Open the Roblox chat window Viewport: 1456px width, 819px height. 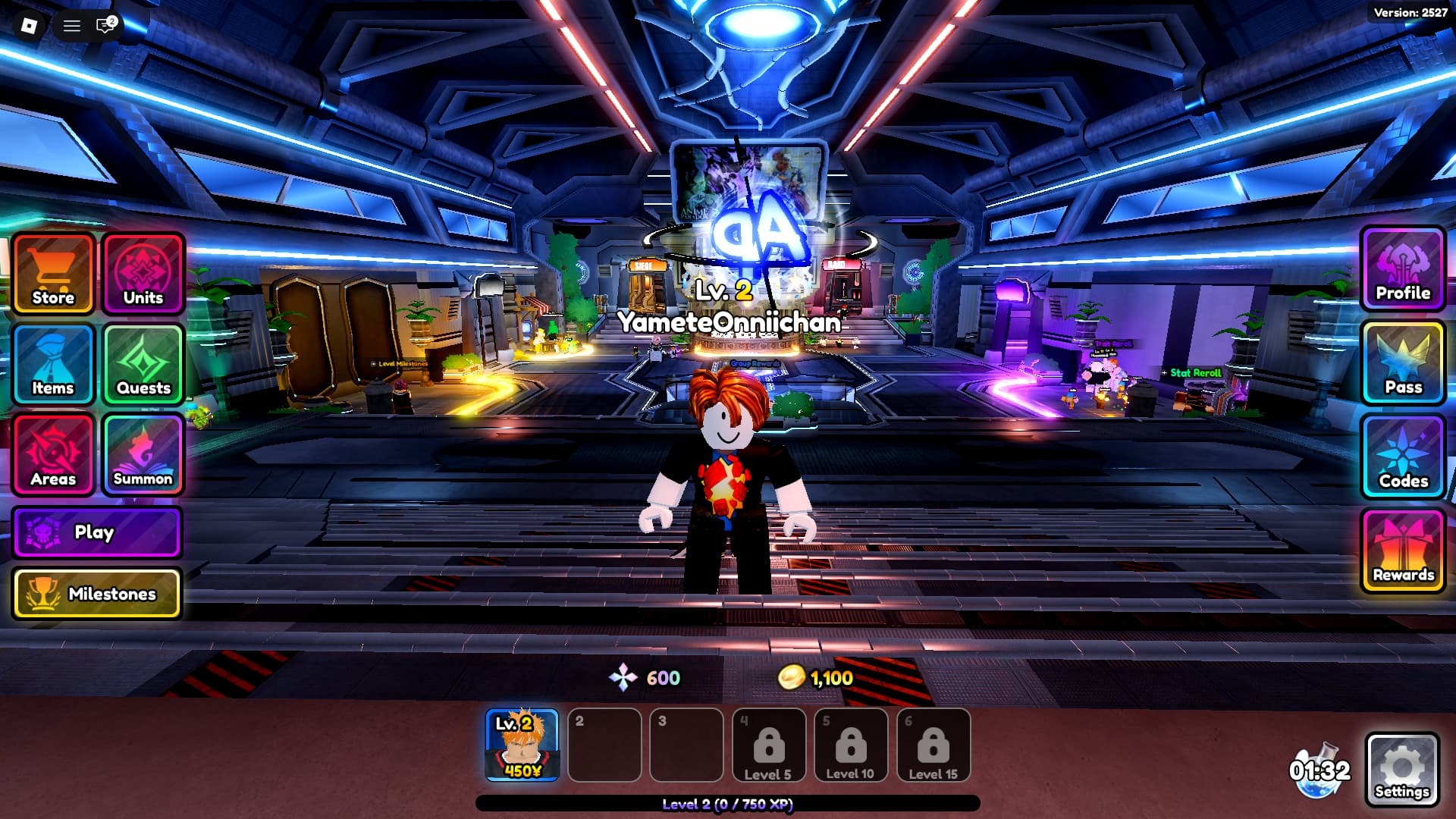(105, 26)
